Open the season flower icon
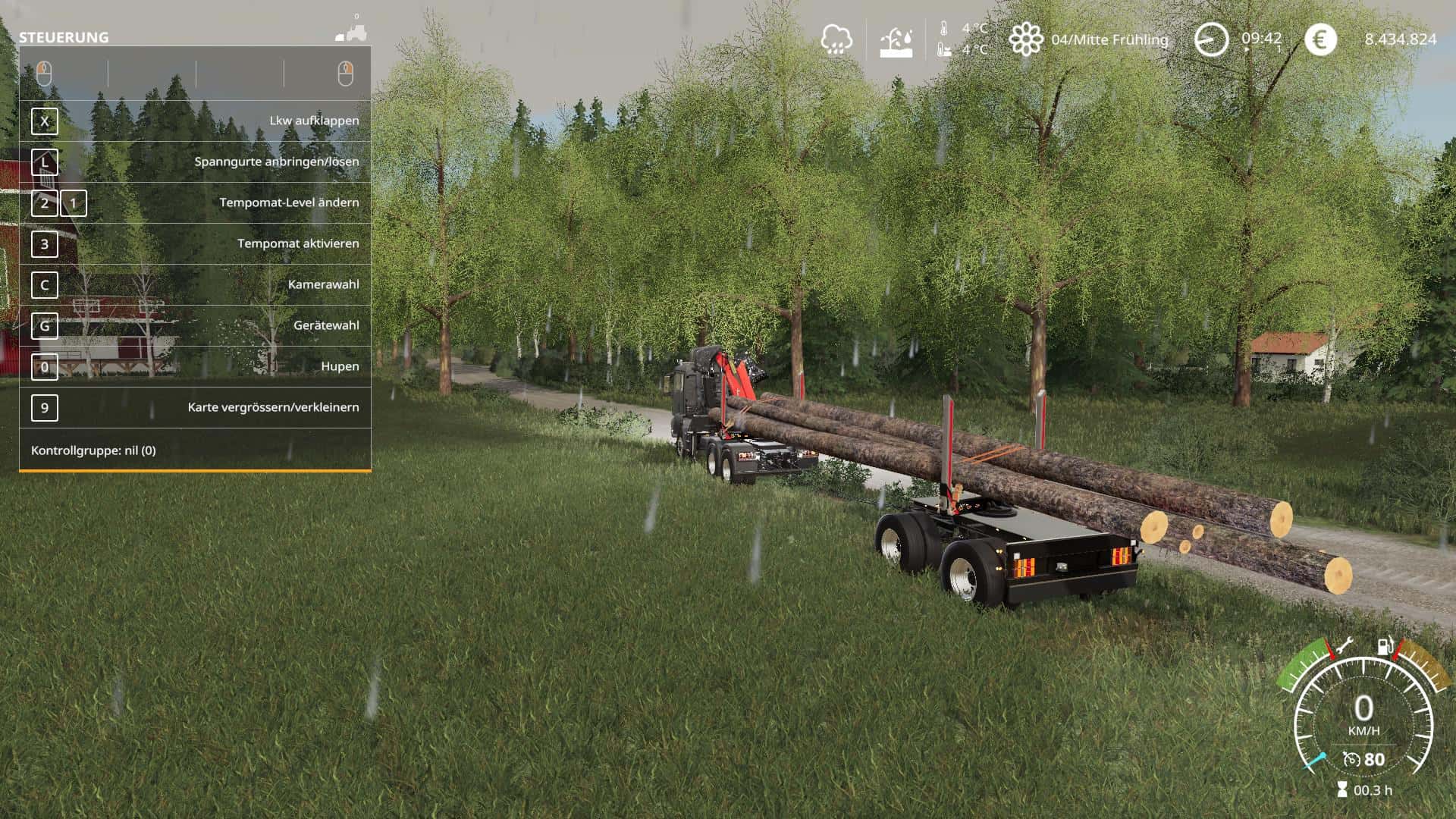The height and width of the screenshot is (819, 1456). pos(1025,39)
